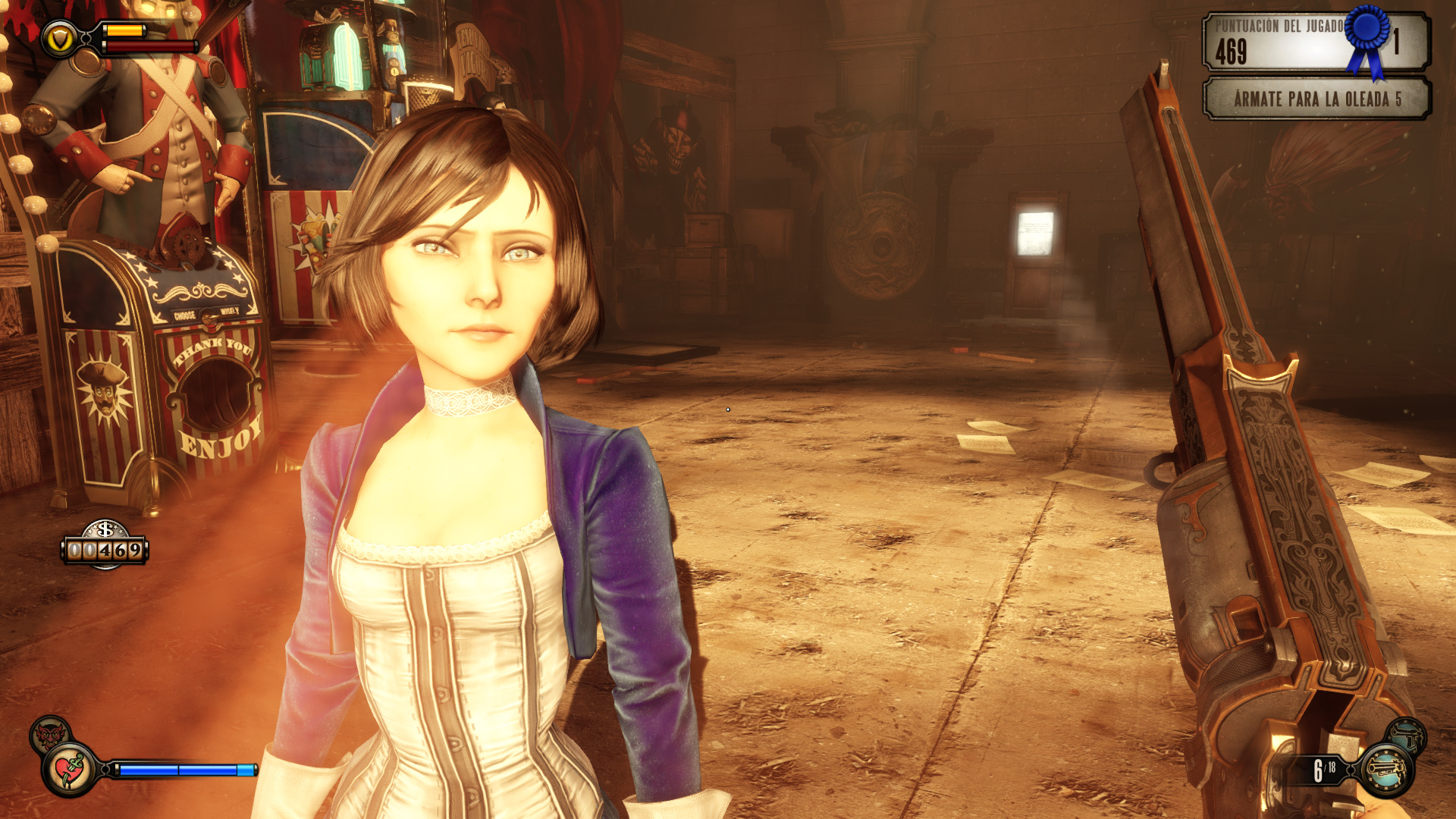Open the 'Ármate para la oleada 5' objective banner
This screenshot has width=1456, height=819.
click(x=1316, y=99)
